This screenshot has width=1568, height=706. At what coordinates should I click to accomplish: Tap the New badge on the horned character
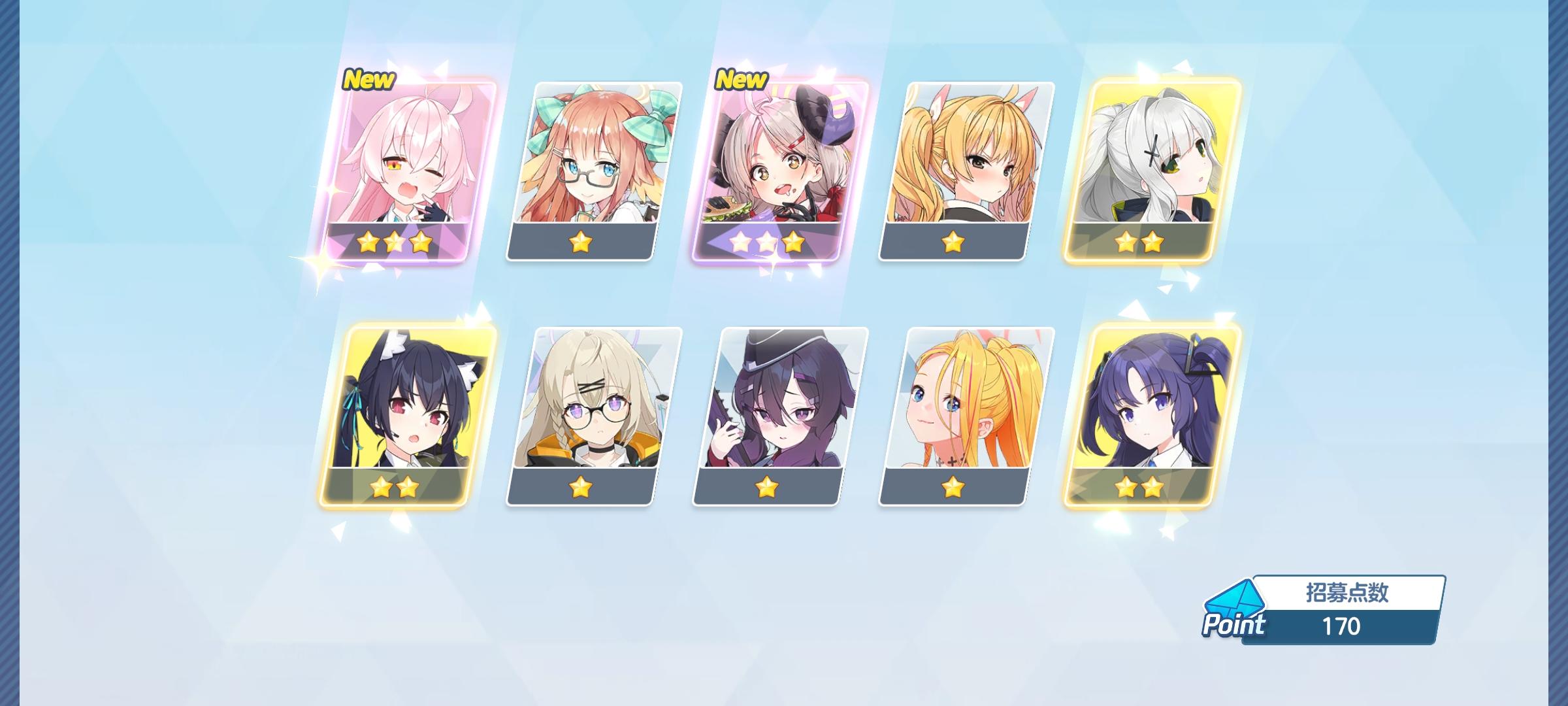point(742,79)
